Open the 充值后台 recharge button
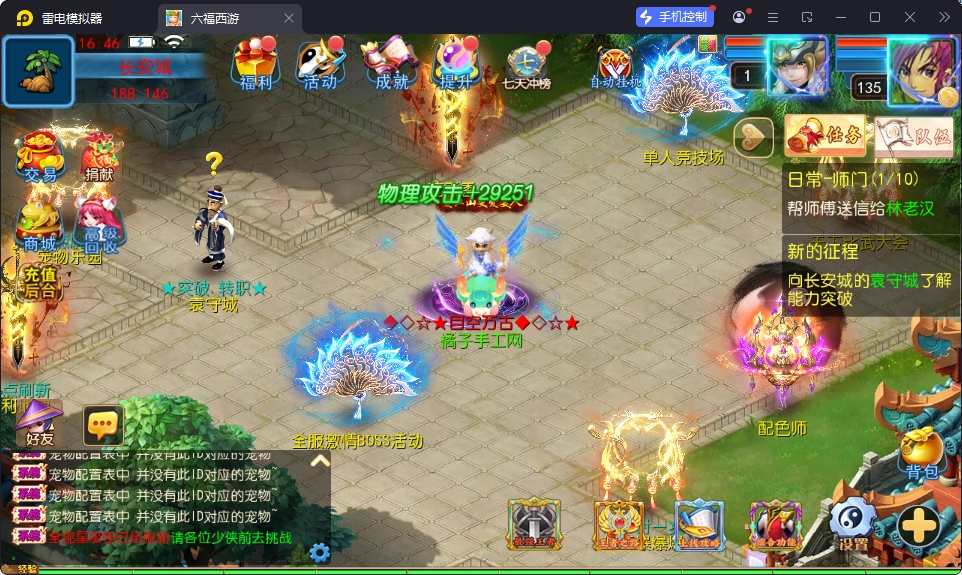The height and width of the screenshot is (575, 962). (40, 282)
